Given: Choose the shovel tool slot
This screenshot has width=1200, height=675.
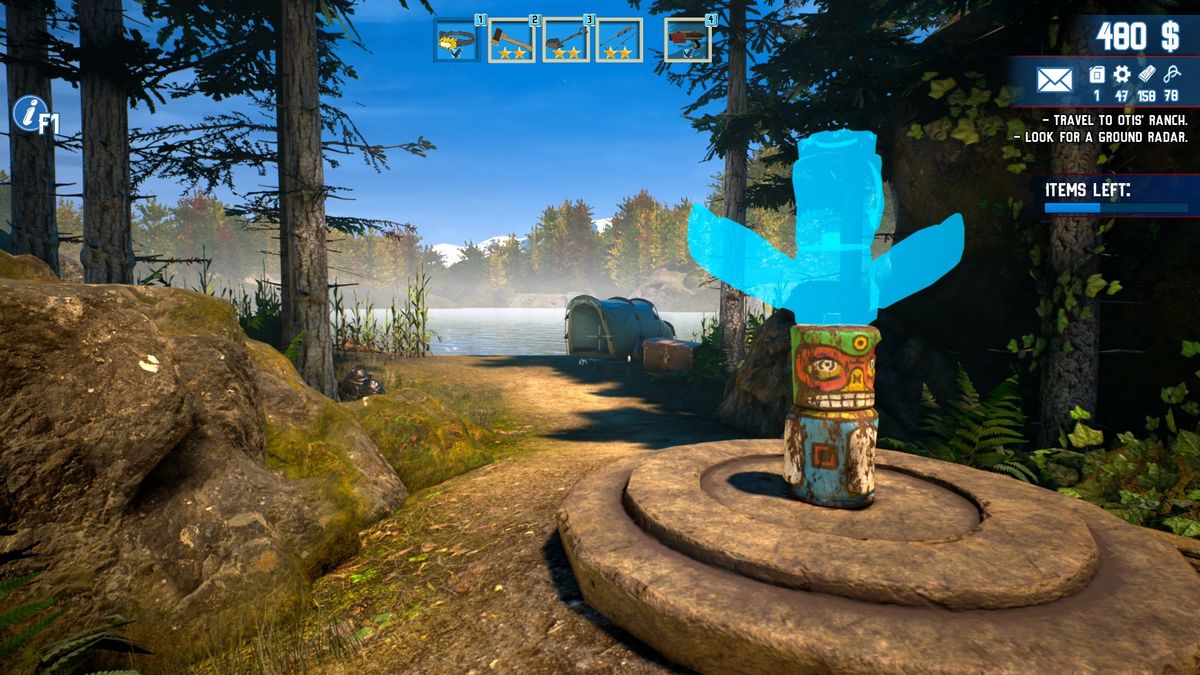Looking at the screenshot, I should coord(565,41).
